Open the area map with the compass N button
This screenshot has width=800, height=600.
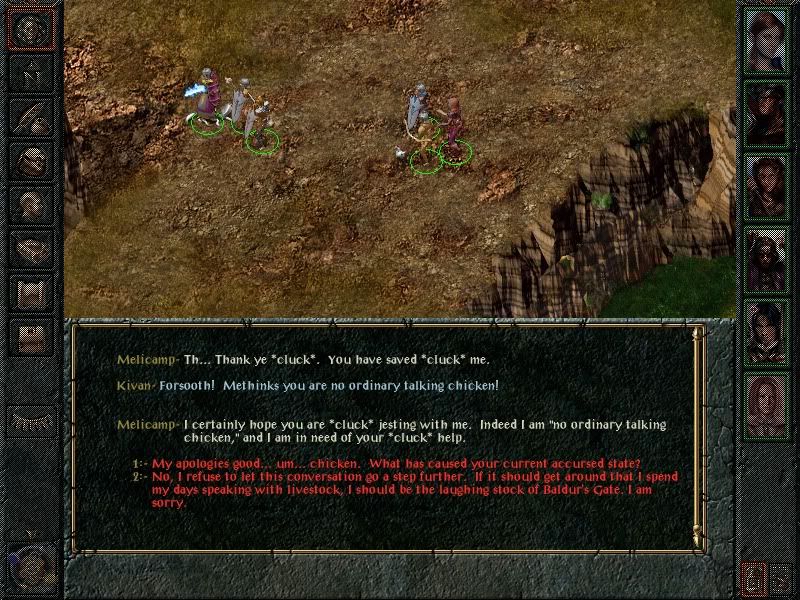coord(31,72)
